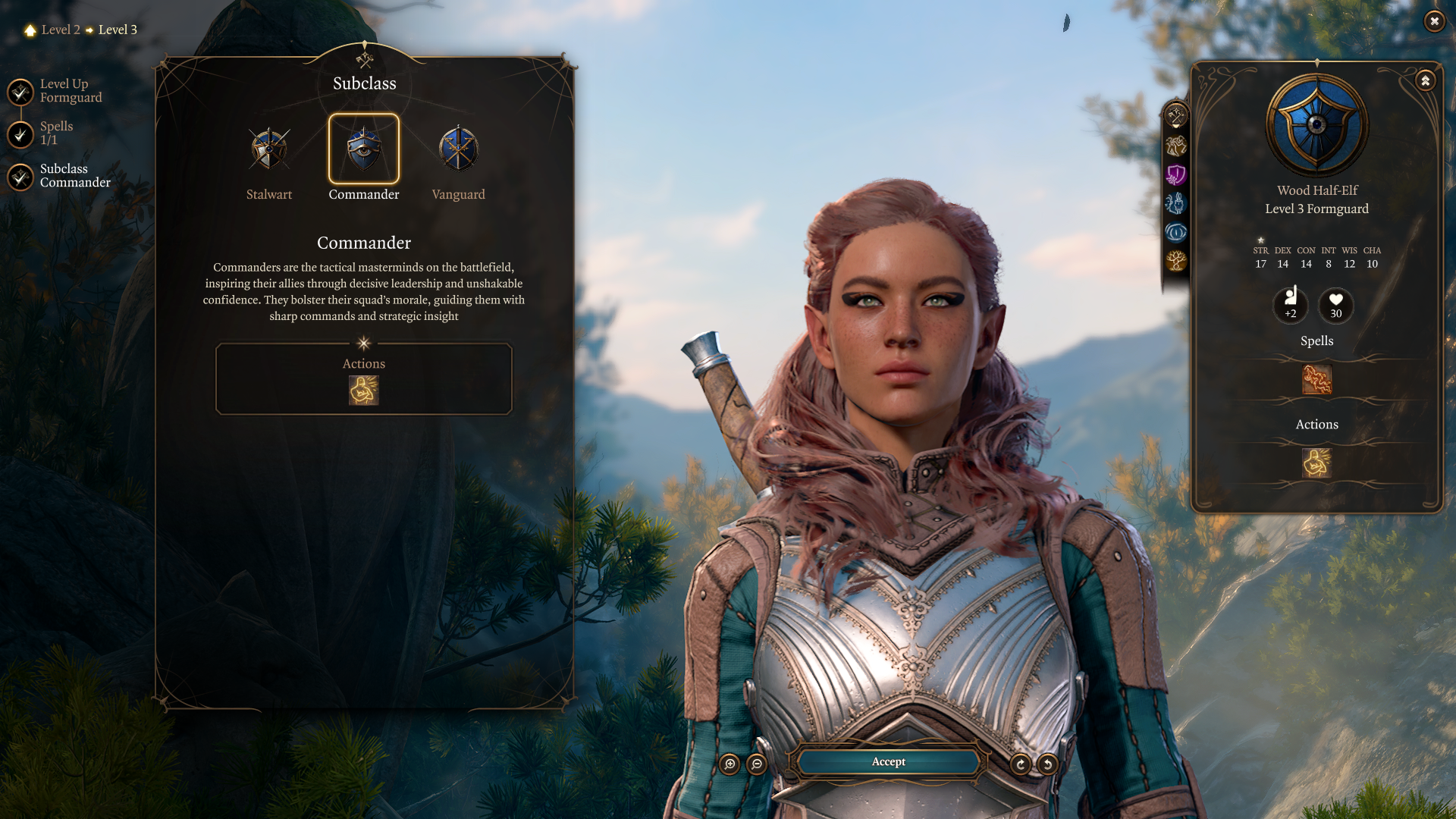Inspect the action icon in summary panel

coord(1317,463)
